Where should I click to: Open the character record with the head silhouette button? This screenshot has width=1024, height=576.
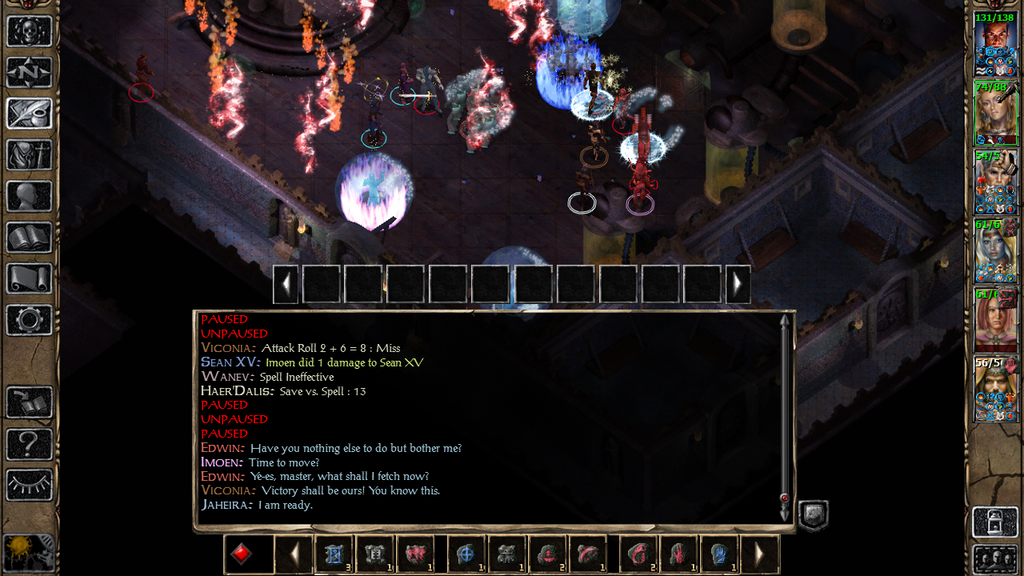(x=29, y=196)
